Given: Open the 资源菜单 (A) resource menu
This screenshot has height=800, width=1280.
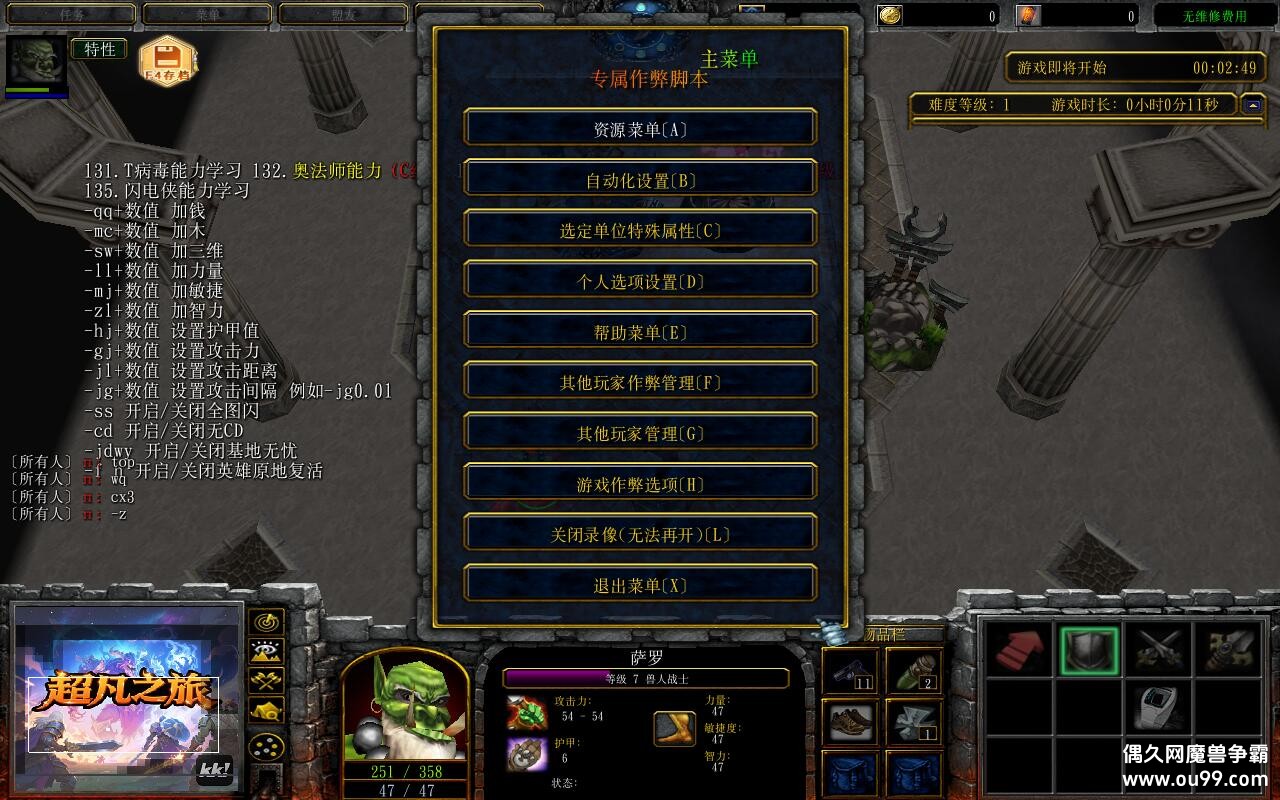Looking at the screenshot, I should coord(640,130).
